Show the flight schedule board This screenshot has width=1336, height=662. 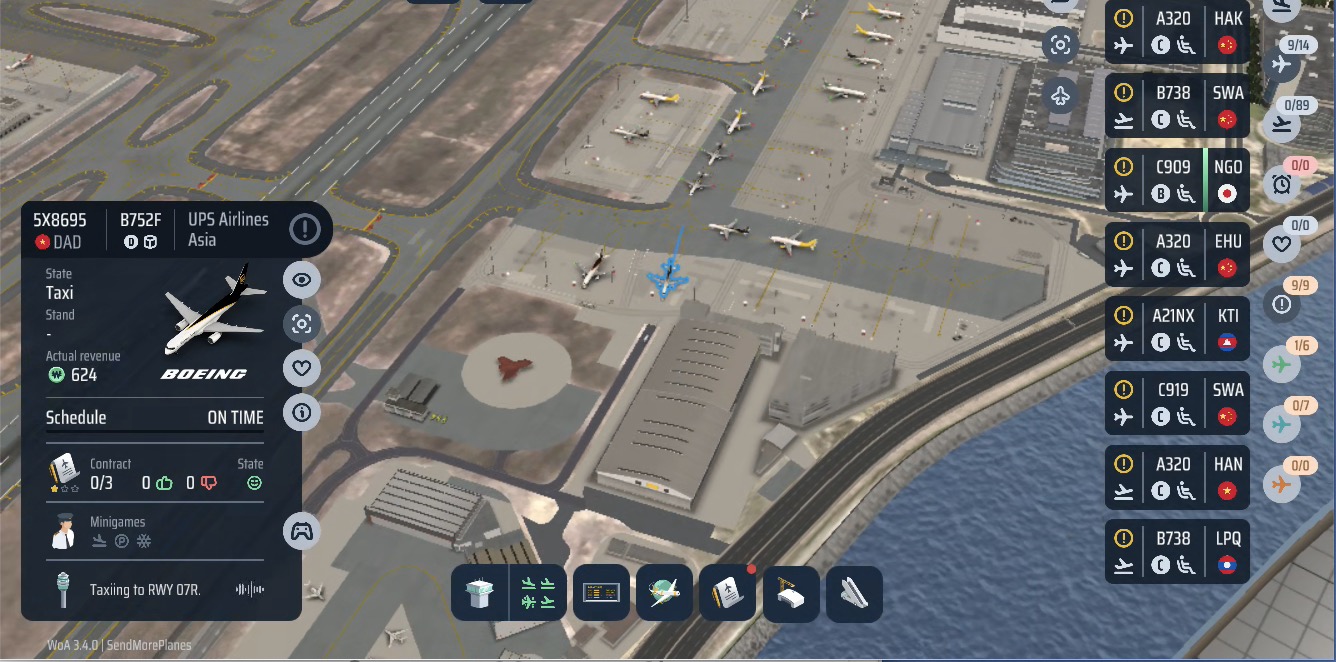601,594
